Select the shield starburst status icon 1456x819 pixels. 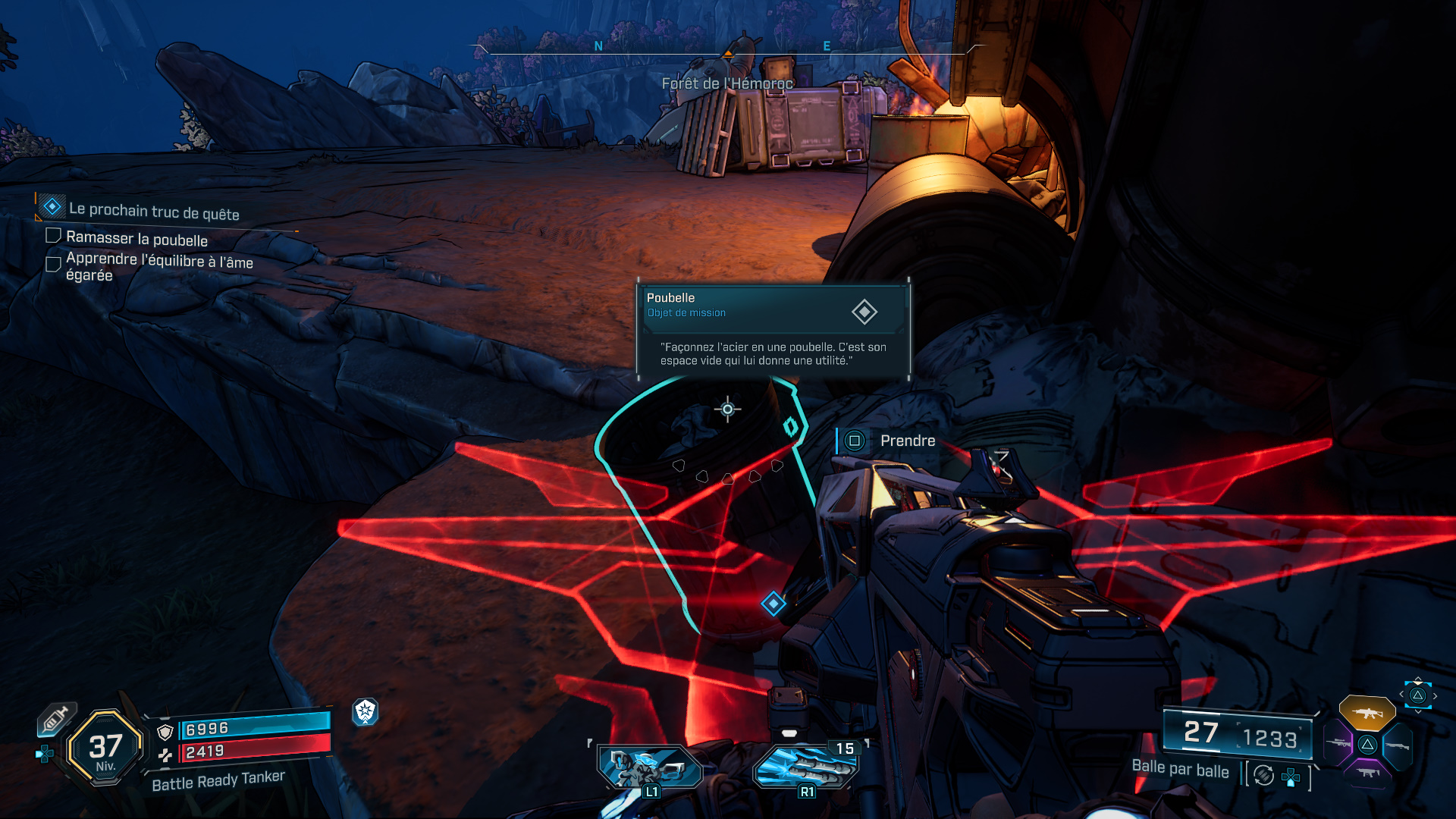366,711
